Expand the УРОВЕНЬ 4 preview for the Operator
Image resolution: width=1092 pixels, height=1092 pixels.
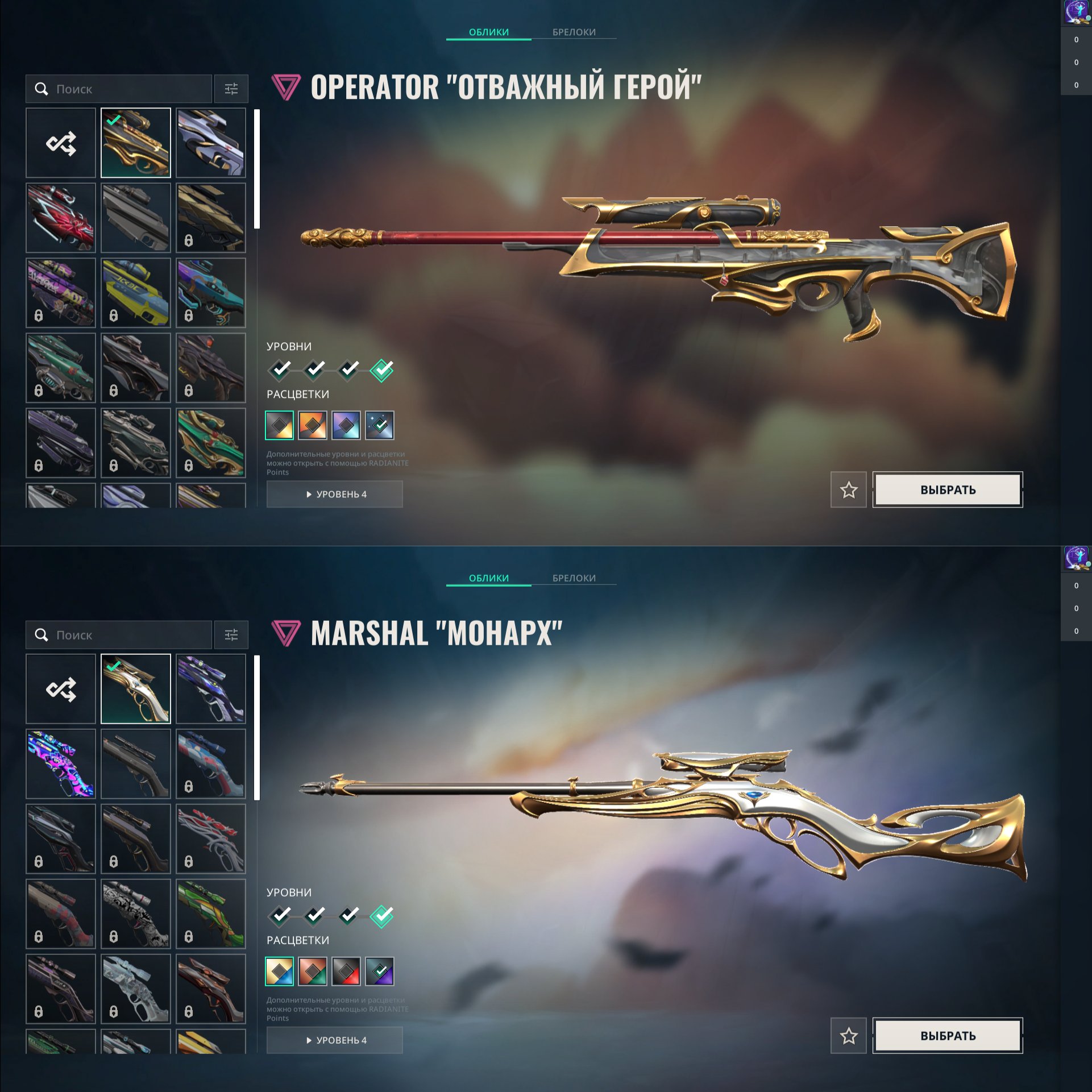334,495
